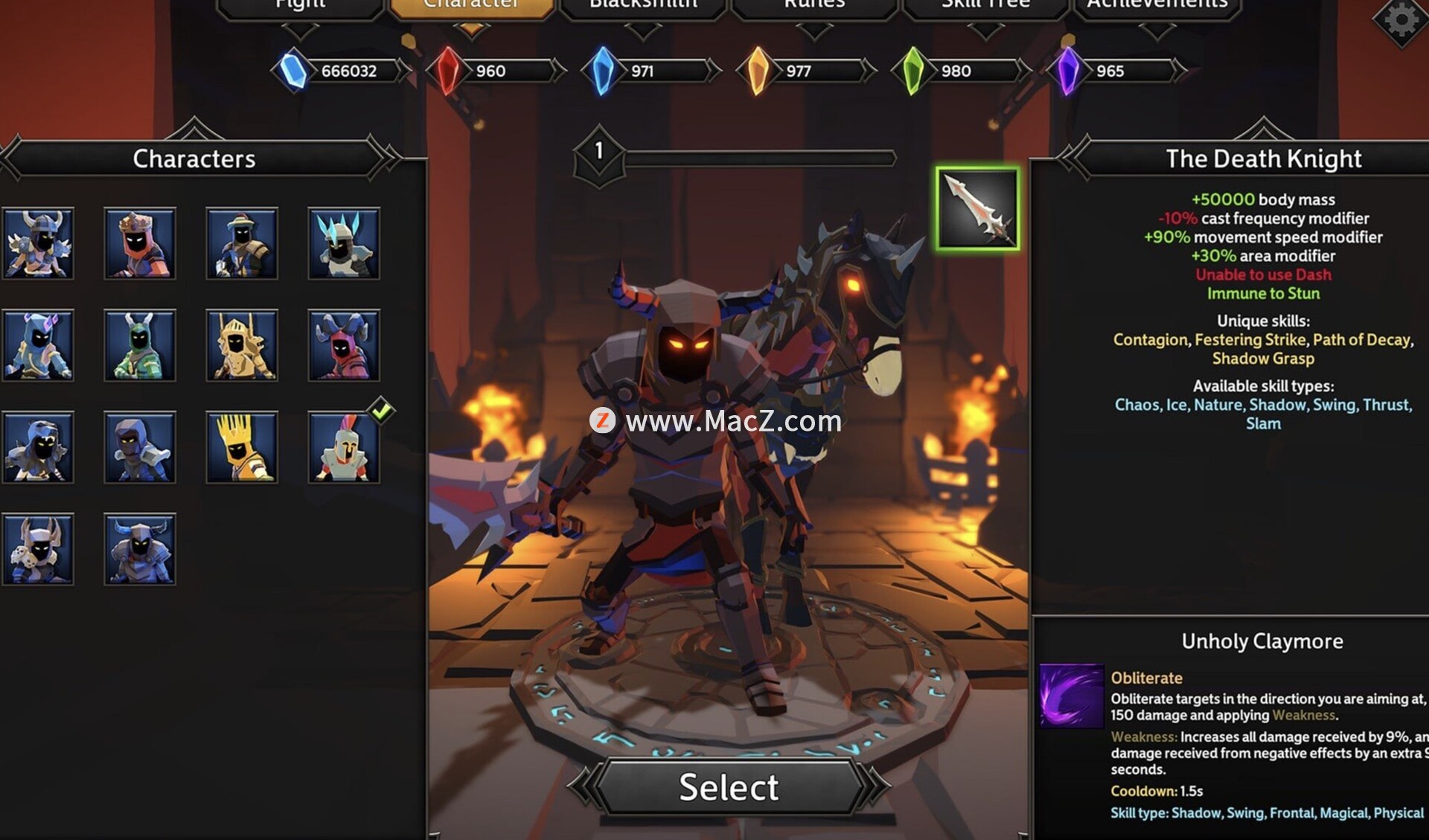Select the ice crystal helmet character
The height and width of the screenshot is (840, 1429).
343,244
